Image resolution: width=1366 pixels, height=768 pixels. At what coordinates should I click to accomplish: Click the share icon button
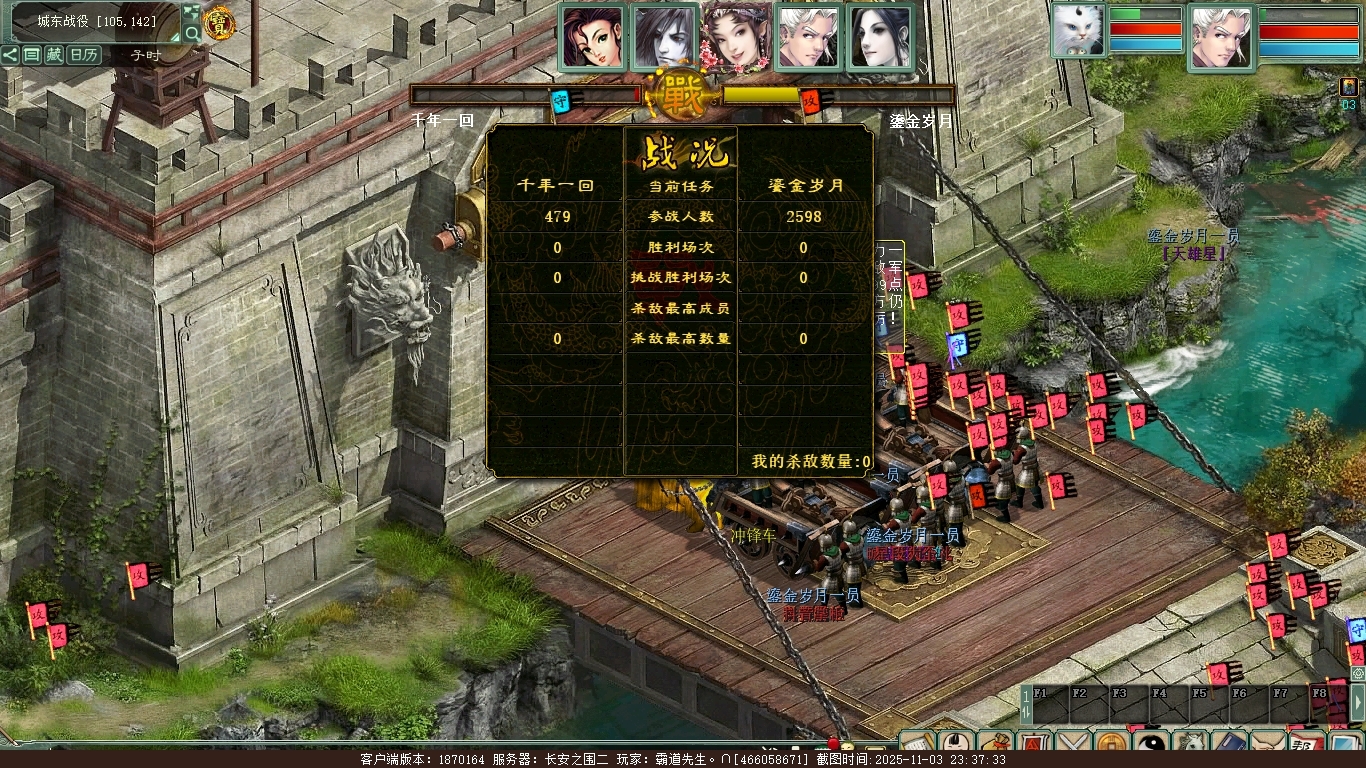click(x=10, y=55)
